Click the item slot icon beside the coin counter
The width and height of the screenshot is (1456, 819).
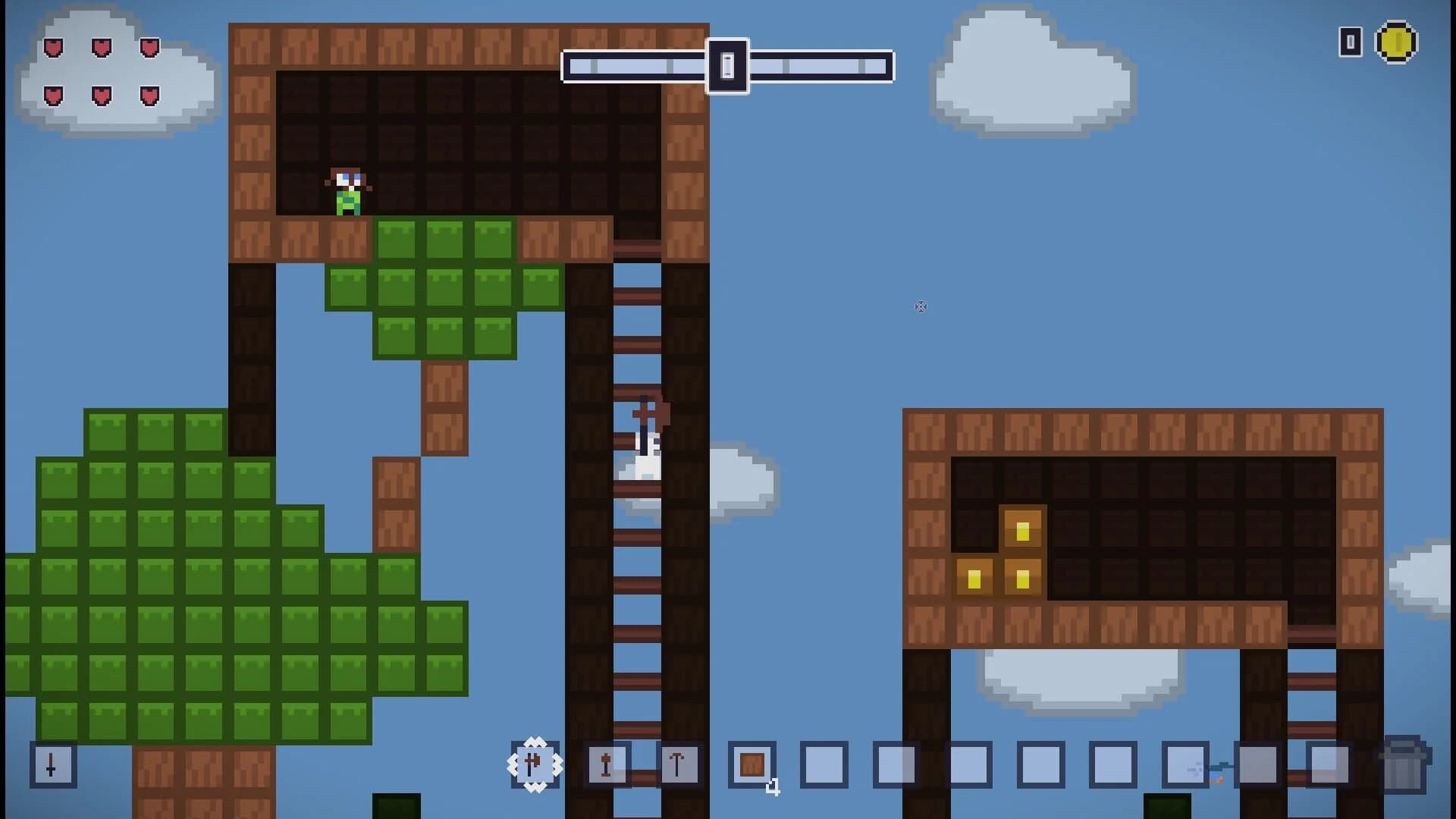(1350, 43)
